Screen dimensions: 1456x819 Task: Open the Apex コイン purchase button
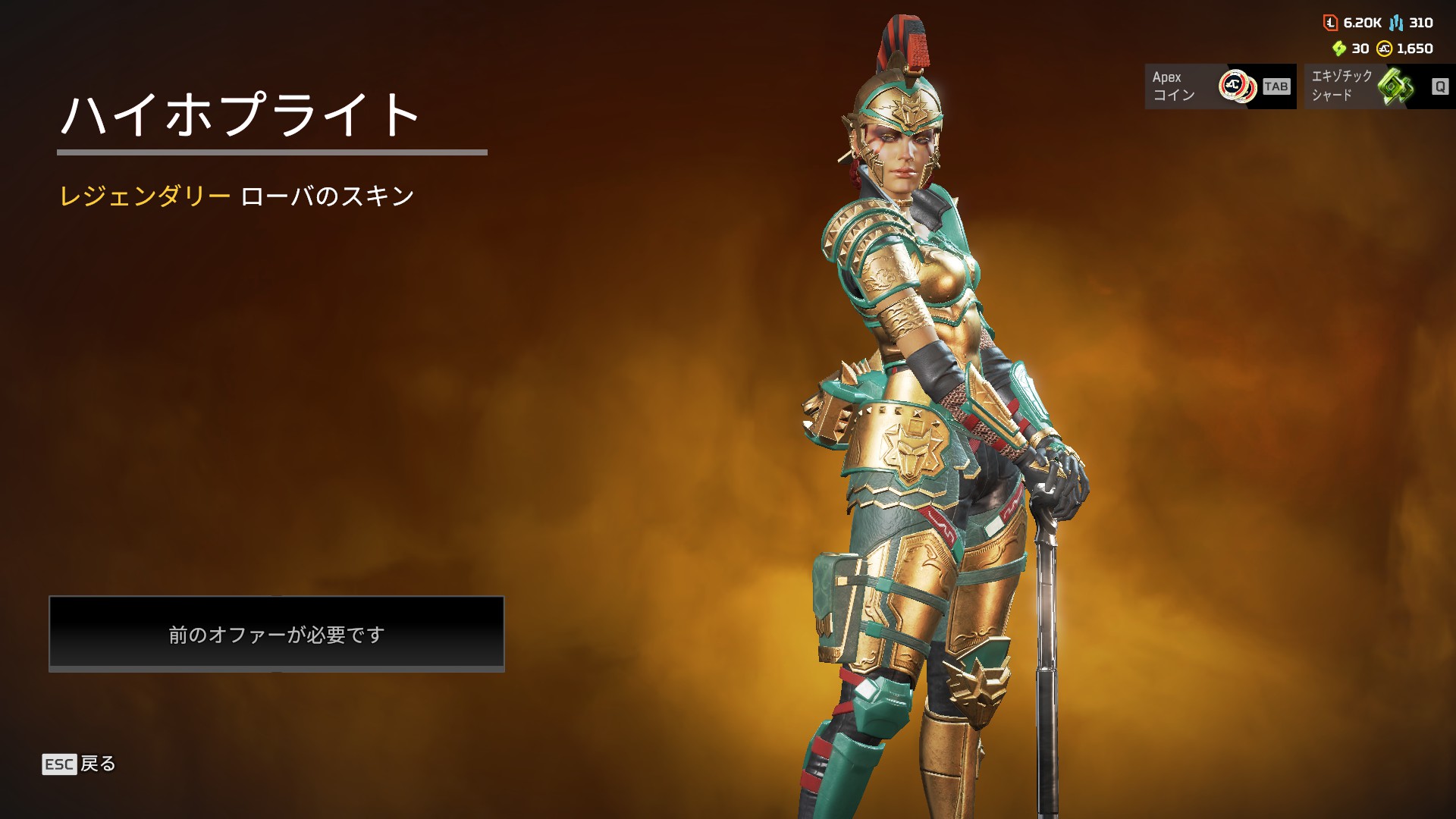1219,86
